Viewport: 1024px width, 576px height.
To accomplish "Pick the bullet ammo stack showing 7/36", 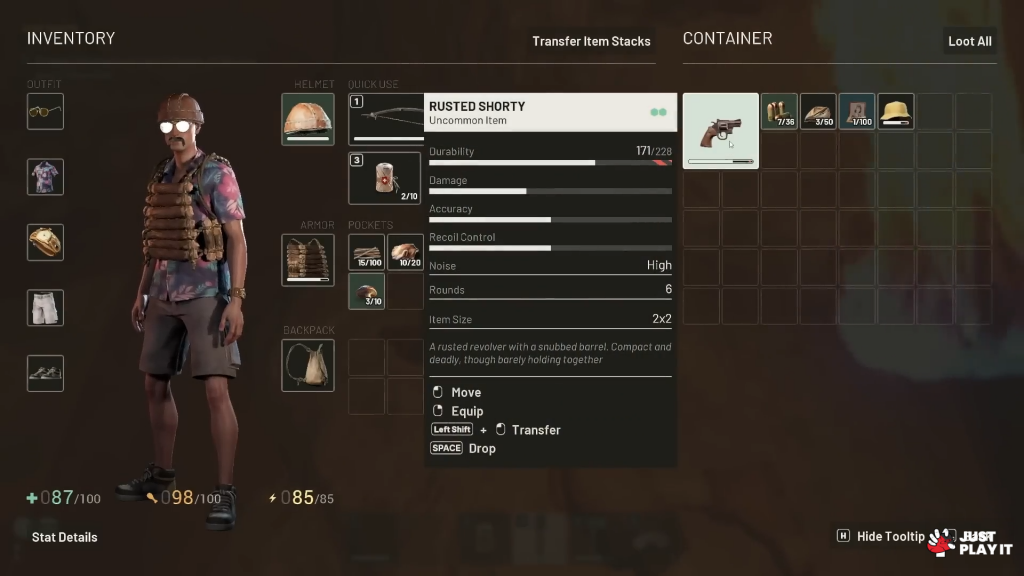I will click(x=779, y=111).
